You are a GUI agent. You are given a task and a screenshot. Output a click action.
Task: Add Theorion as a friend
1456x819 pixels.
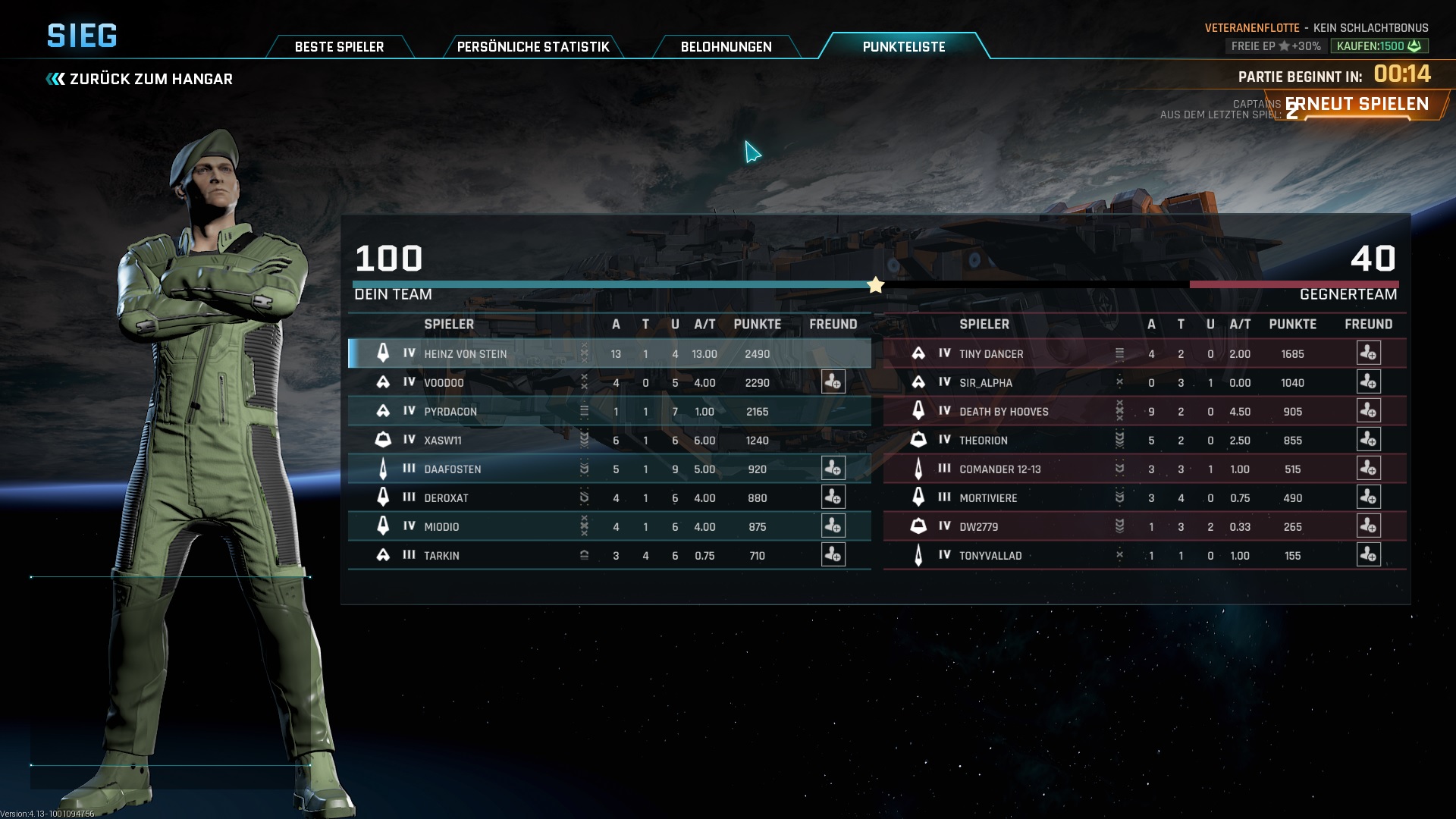point(1368,440)
